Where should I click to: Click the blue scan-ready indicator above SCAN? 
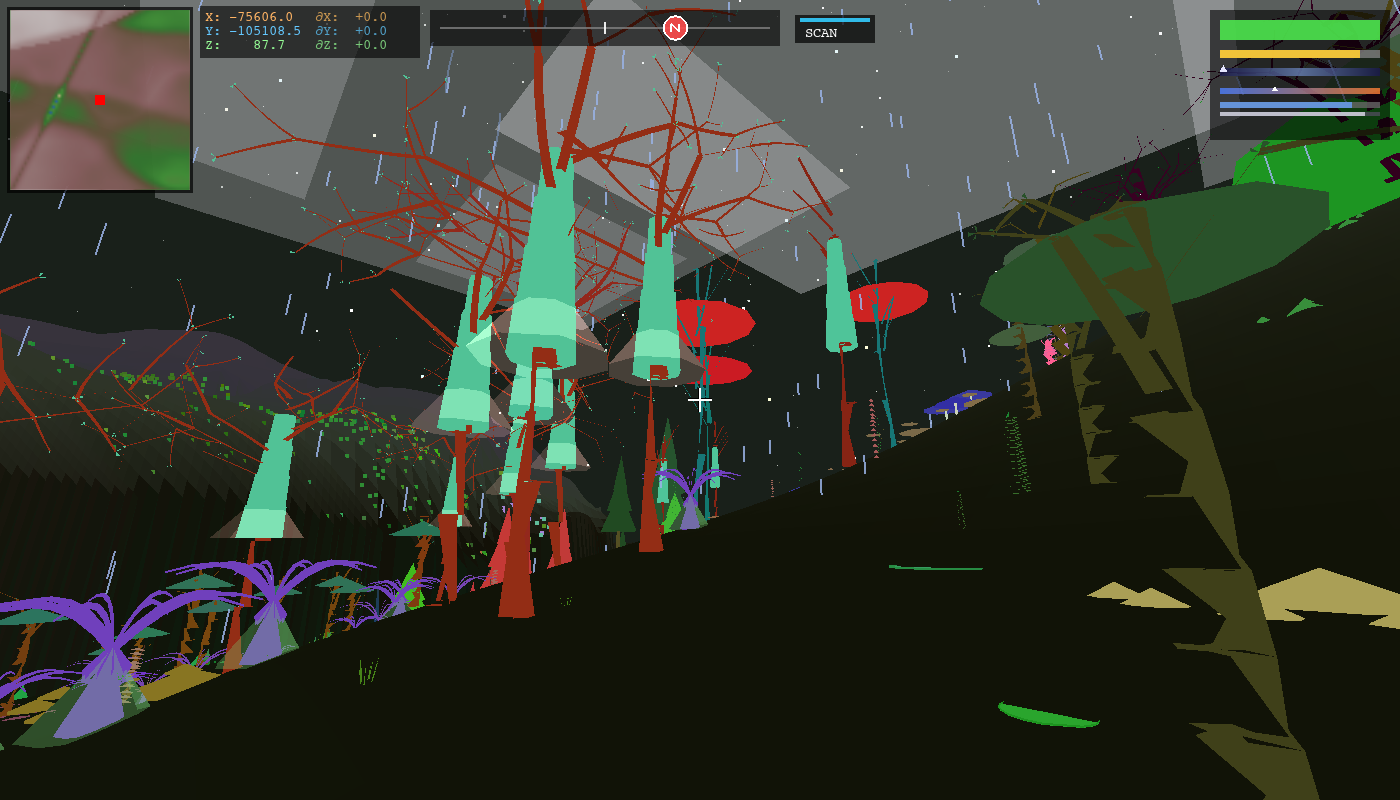click(x=835, y=20)
